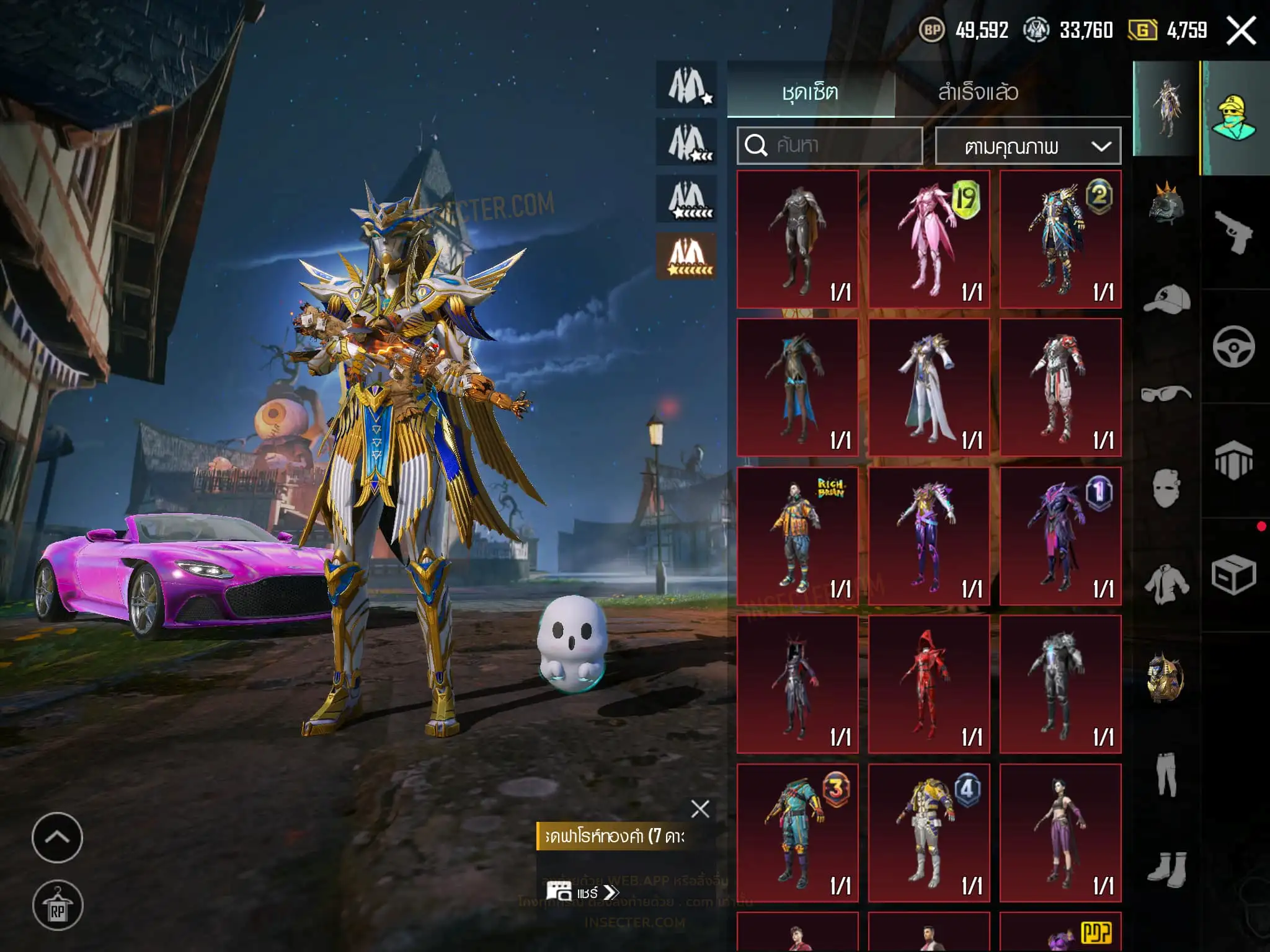Image resolution: width=1270 pixels, height=952 pixels.
Task: Select the pink armor outfit with badge 19
Action: [928, 239]
